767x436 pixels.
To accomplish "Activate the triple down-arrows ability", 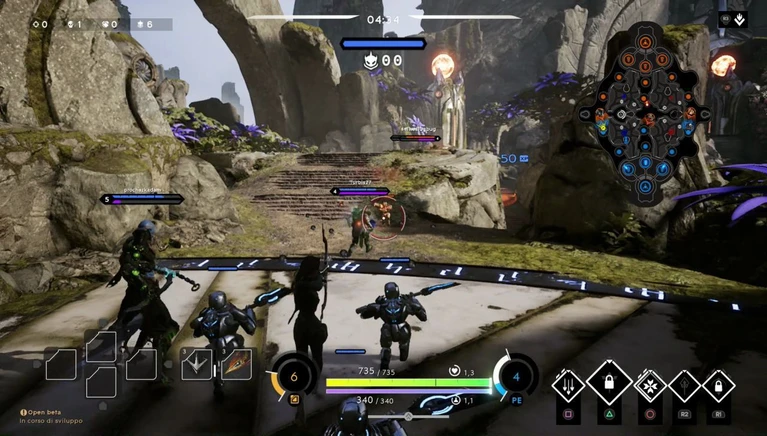I will [568, 384].
